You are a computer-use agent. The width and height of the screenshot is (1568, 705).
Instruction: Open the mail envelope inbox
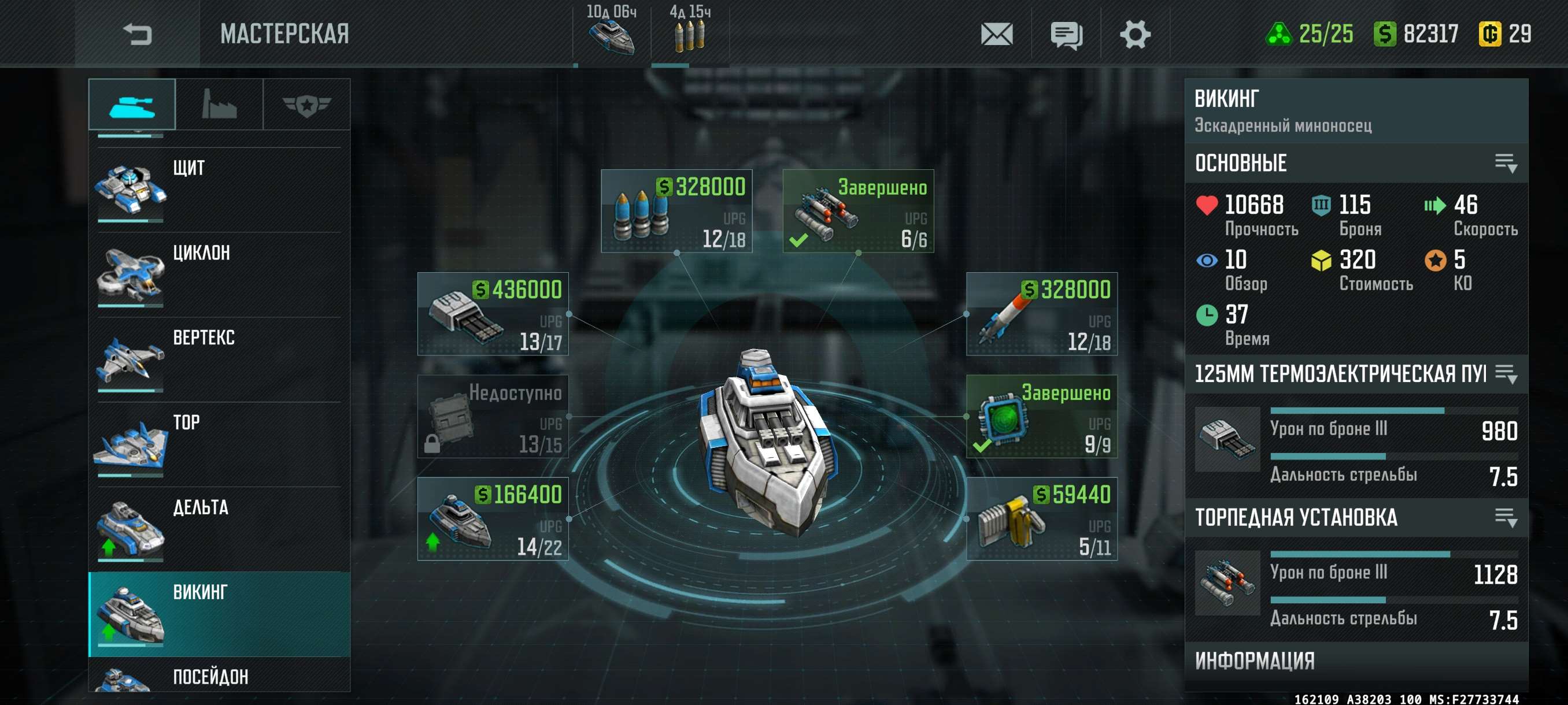point(996,34)
